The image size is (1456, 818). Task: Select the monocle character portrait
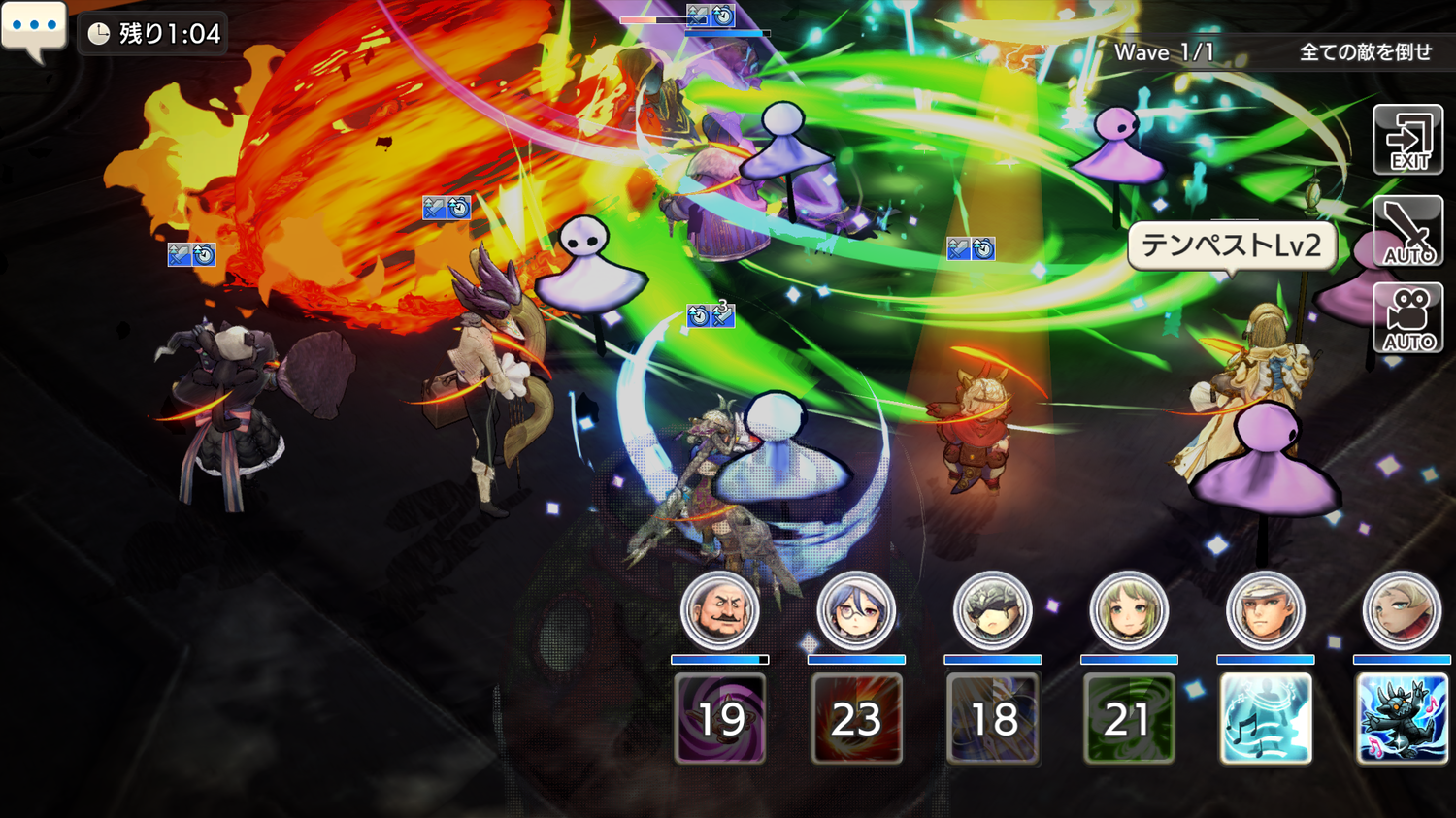[x=855, y=611]
